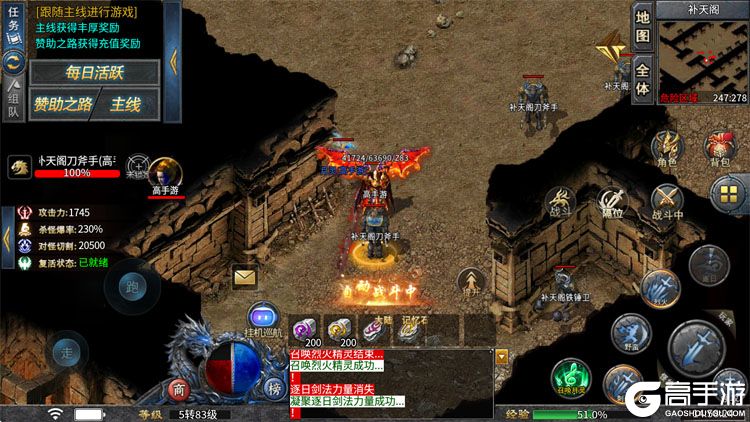Open the 榜 ranking button
Screen dimensions: 750x422
coord(274,389)
